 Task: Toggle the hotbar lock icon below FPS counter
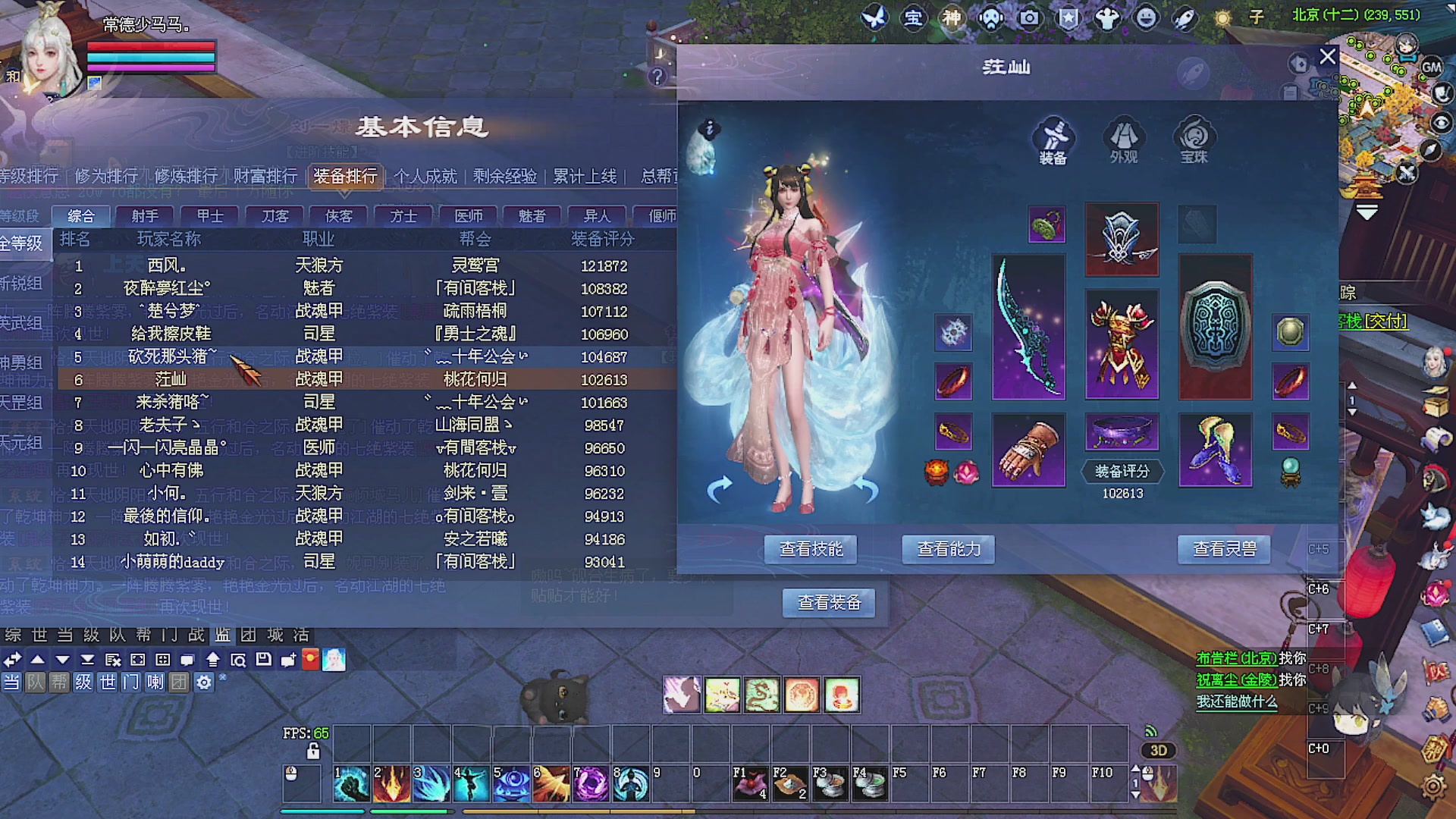pos(313,749)
